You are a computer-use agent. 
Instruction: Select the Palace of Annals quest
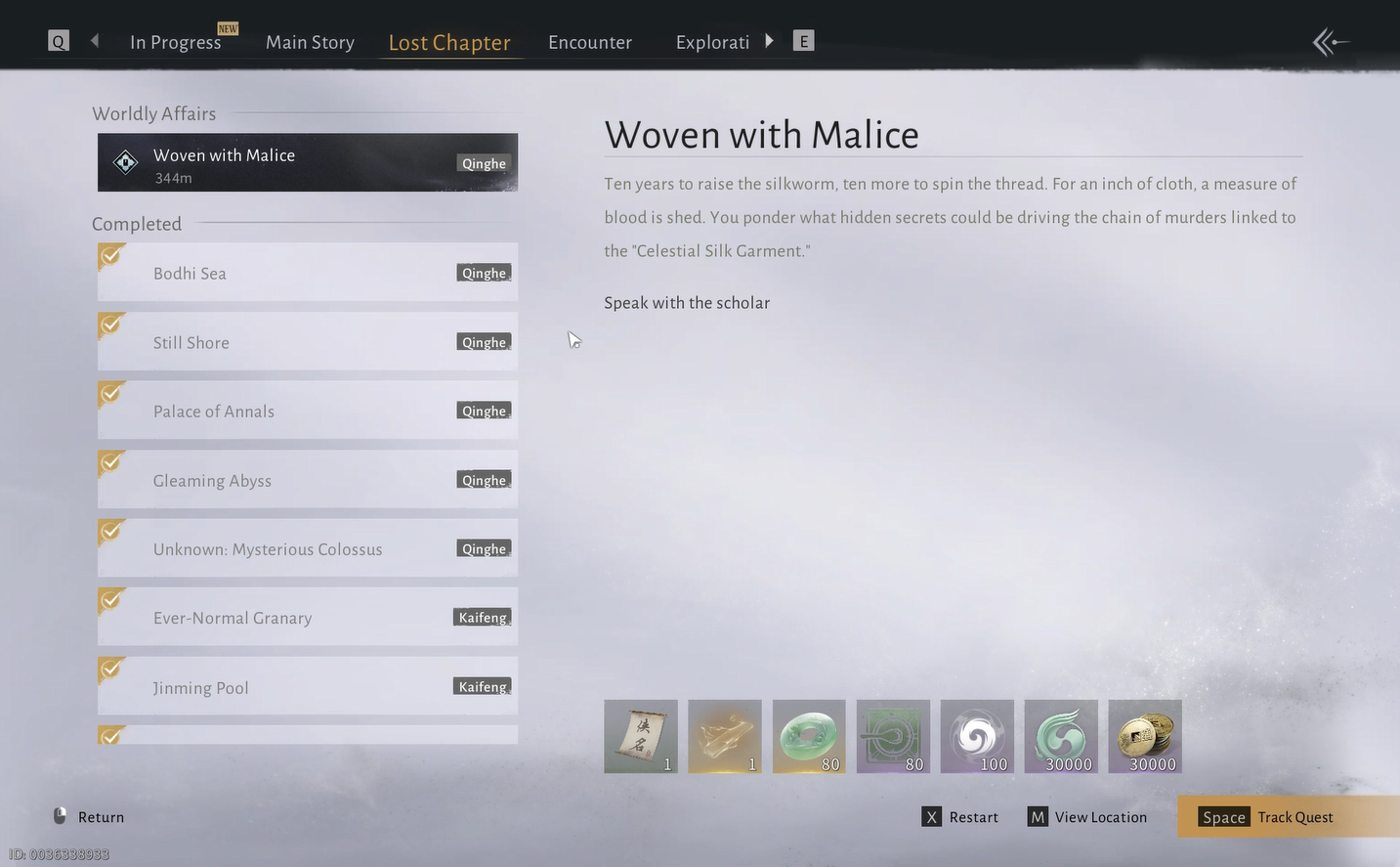307,411
